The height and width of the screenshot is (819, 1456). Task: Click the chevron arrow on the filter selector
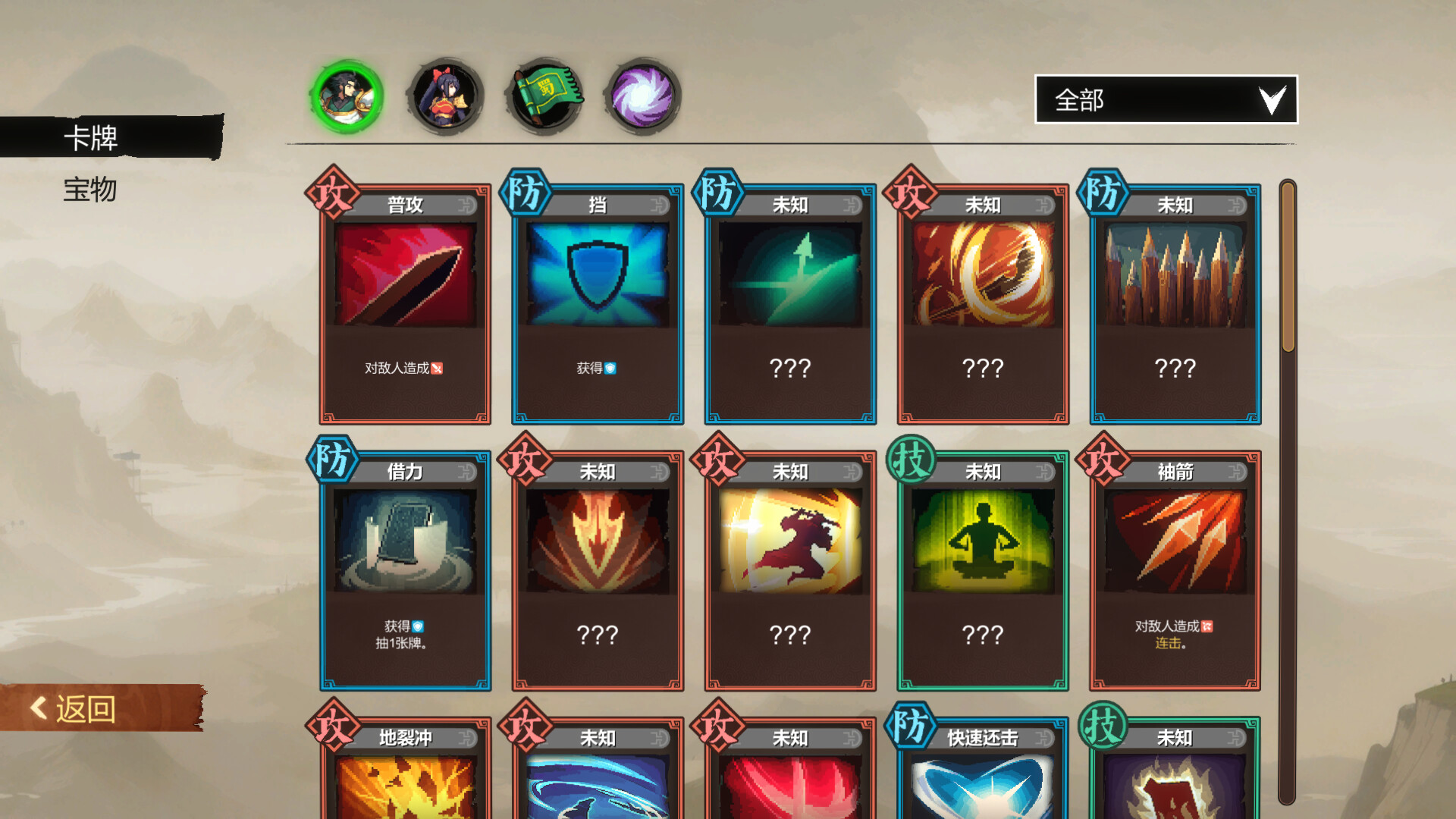1272,99
